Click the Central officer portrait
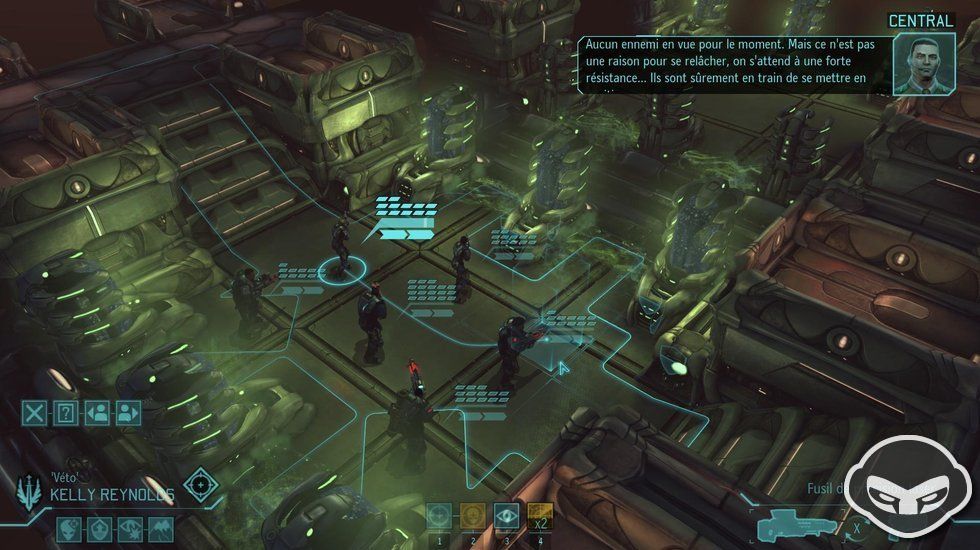Image resolution: width=980 pixels, height=550 pixels. pyautogui.click(x=922, y=65)
